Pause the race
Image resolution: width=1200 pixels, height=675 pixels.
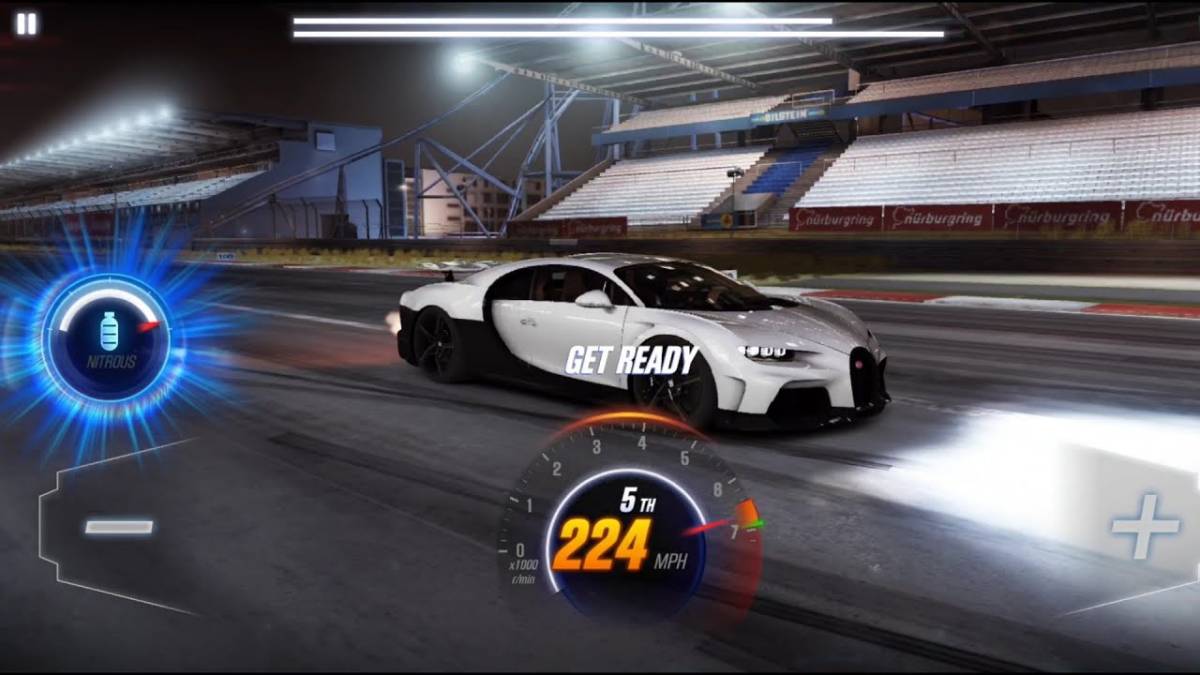pos(26,24)
